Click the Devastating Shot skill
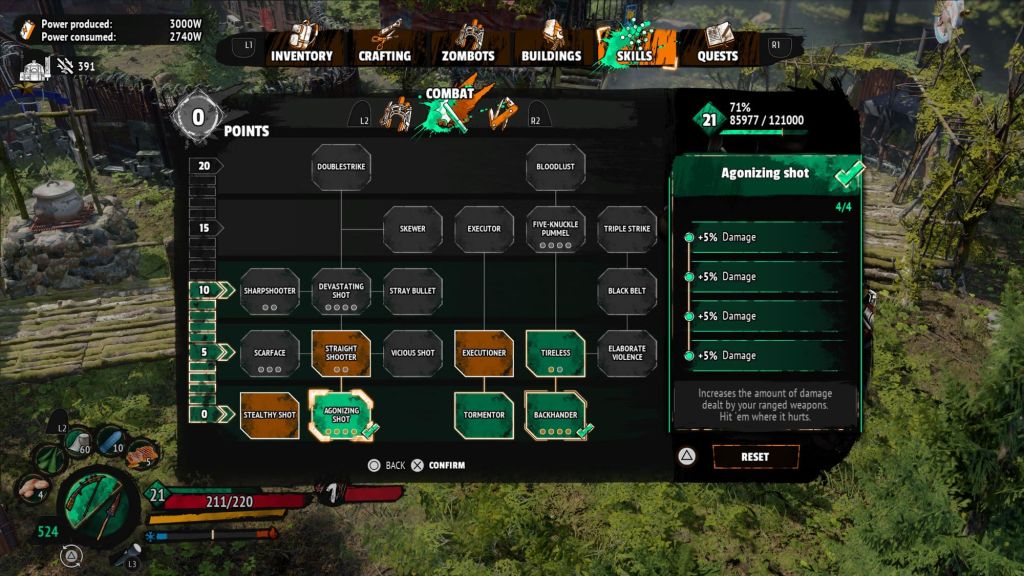 point(341,291)
